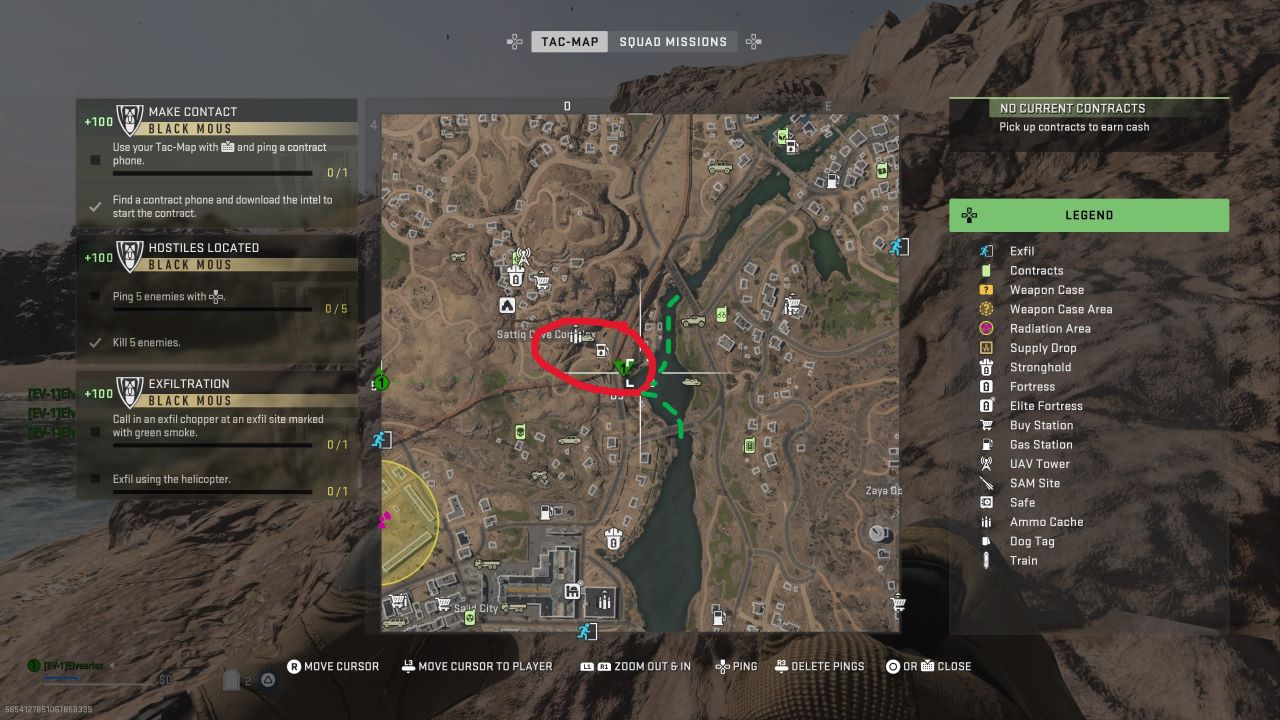The image size is (1280, 720).
Task: Select the Exfil icon in the Legend
Action: (988, 251)
